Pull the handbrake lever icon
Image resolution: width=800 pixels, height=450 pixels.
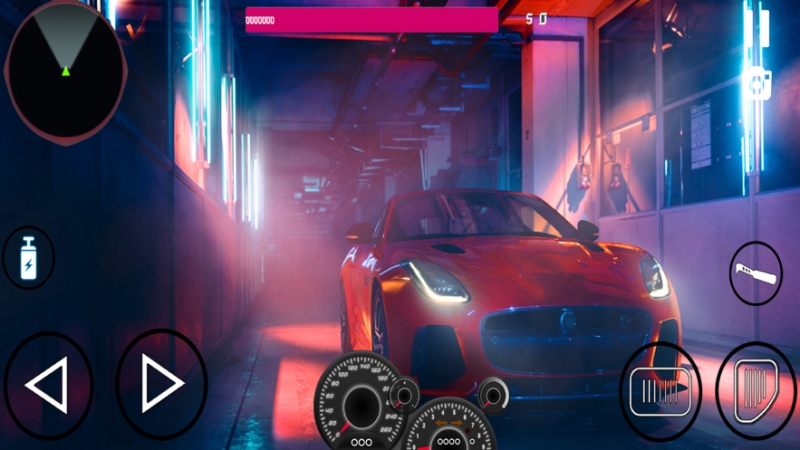pos(755,273)
